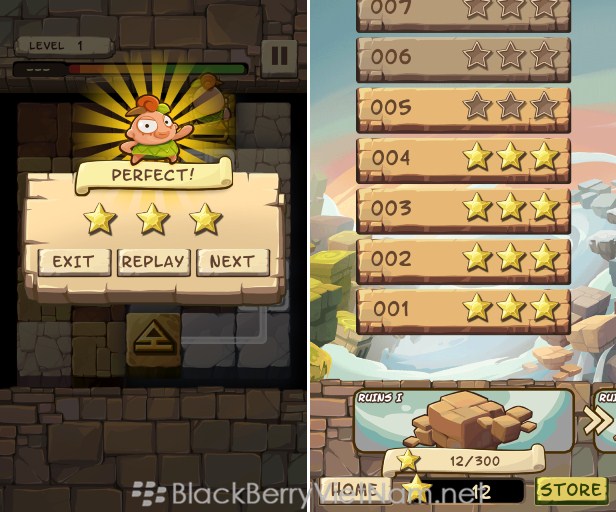Select level 006 row
This screenshot has height=512, width=616.
click(463, 56)
